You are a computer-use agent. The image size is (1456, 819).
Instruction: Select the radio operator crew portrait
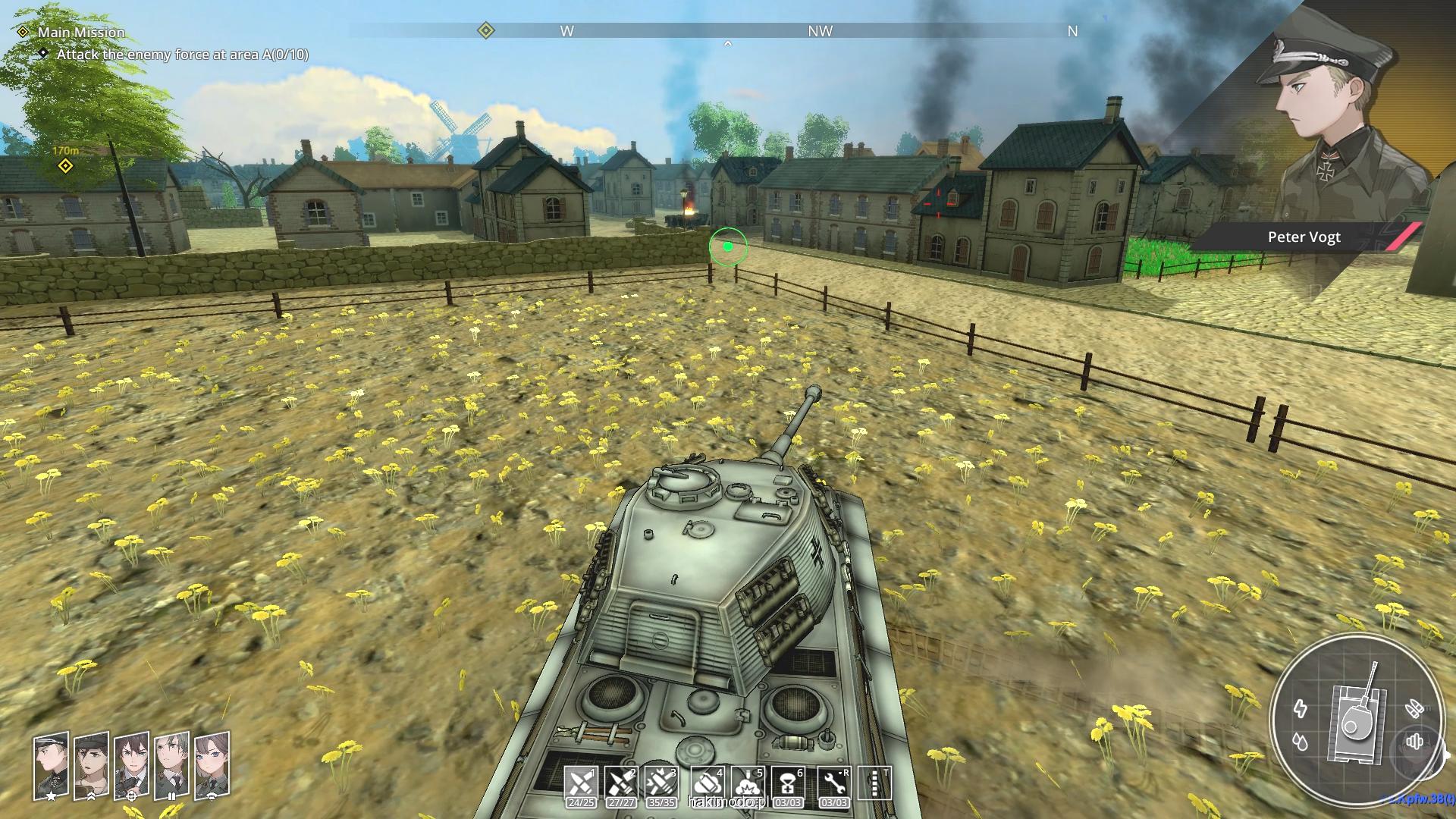212,766
